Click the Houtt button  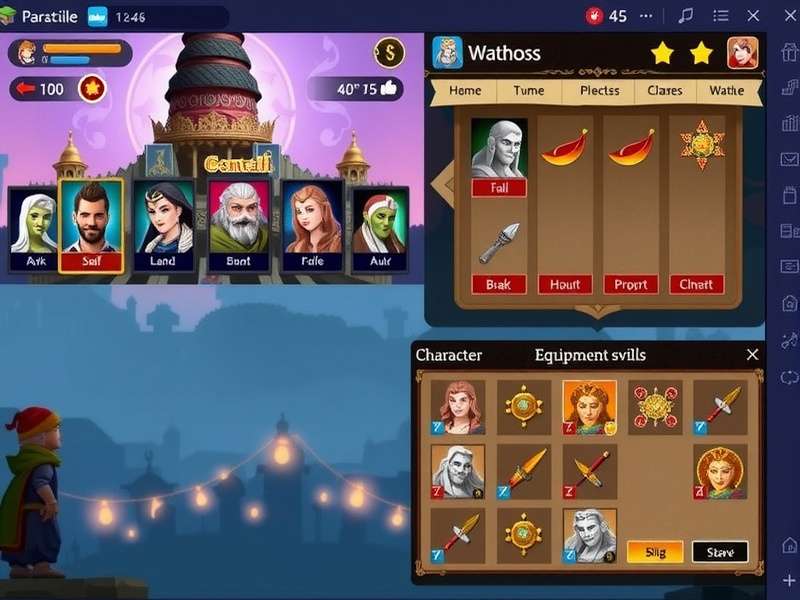[x=565, y=284]
